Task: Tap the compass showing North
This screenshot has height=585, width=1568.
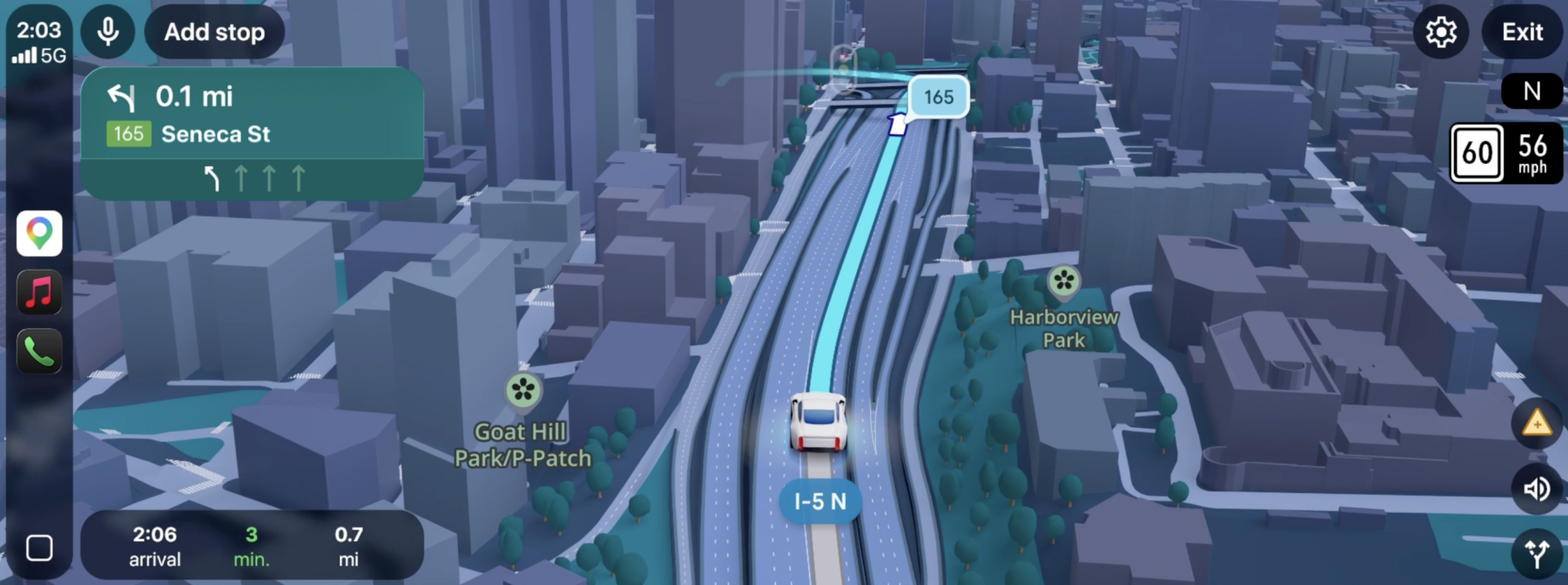Action: (x=1531, y=92)
